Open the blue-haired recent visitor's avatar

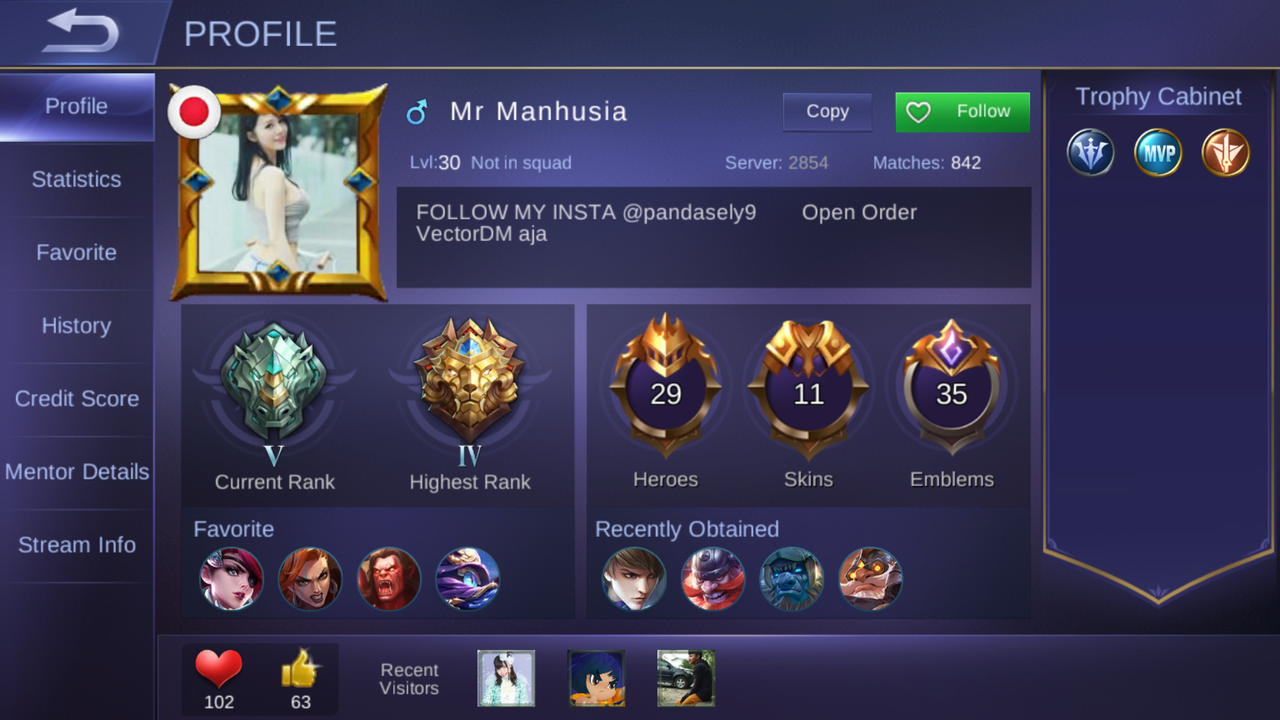596,678
